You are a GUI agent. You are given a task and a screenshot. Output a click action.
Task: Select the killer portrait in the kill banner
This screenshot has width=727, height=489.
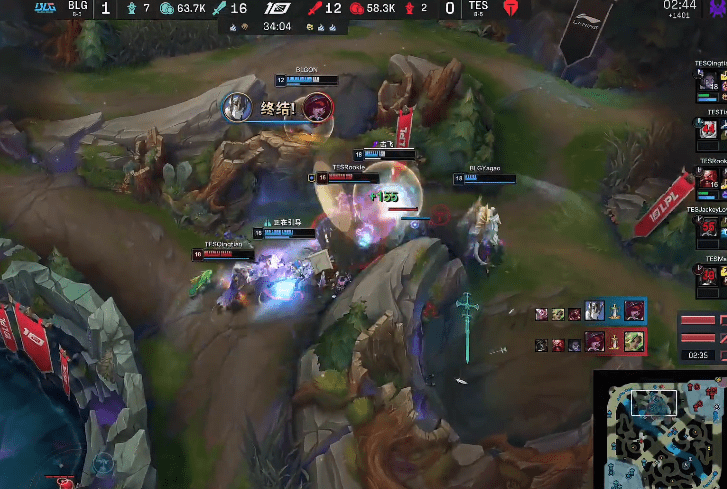238,106
